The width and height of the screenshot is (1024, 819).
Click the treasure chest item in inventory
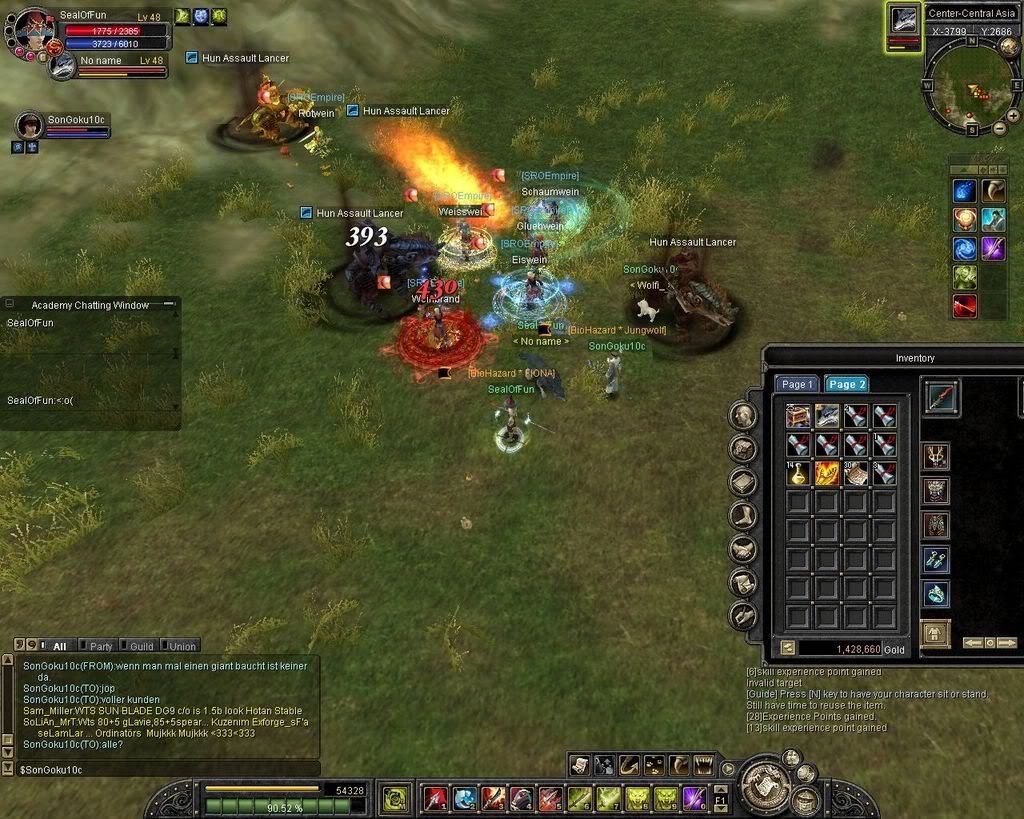pyautogui.click(x=798, y=416)
